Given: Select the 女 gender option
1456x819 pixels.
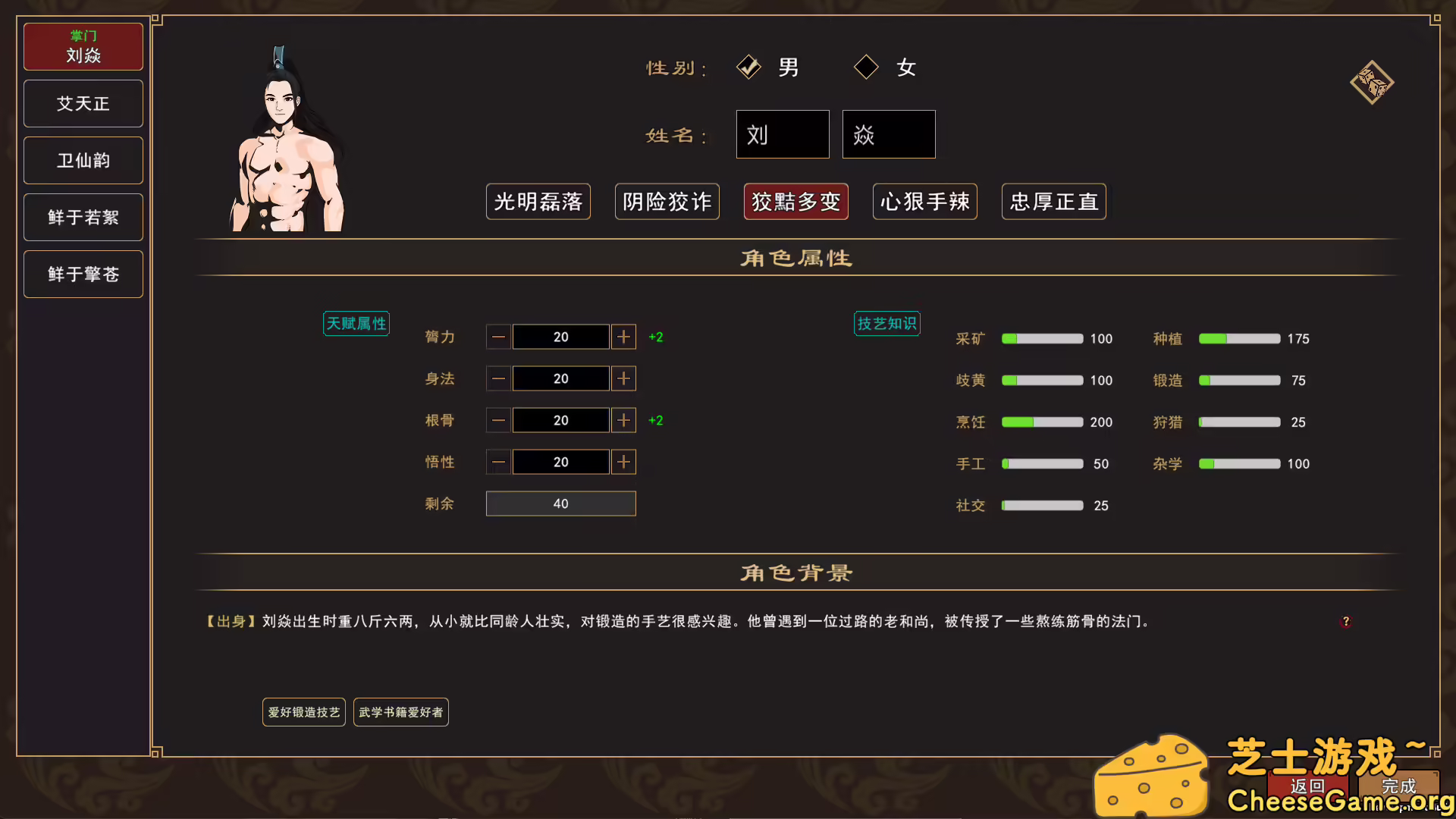Looking at the screenshot, I should 865,67.
